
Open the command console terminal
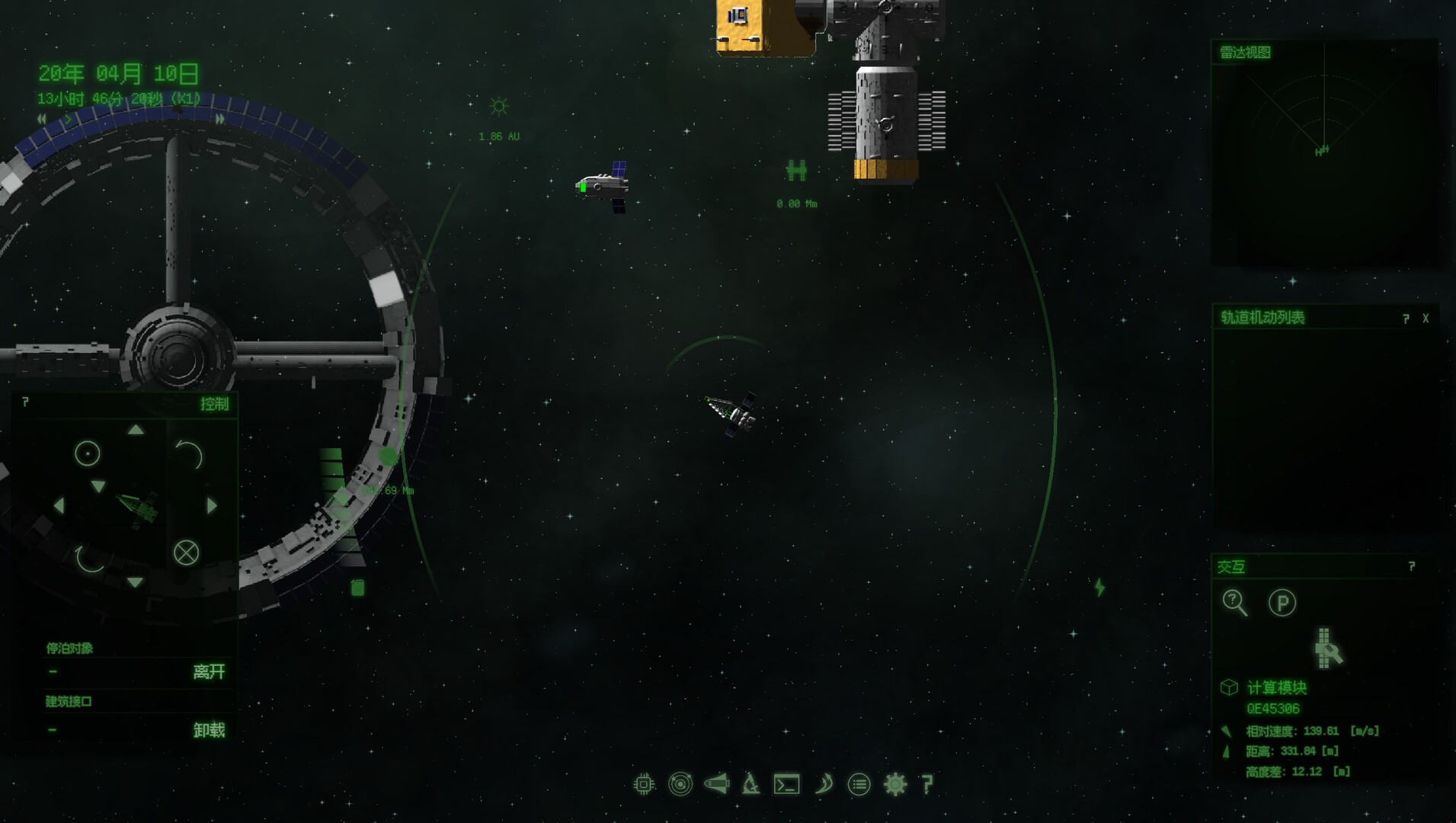click(786, 784)
